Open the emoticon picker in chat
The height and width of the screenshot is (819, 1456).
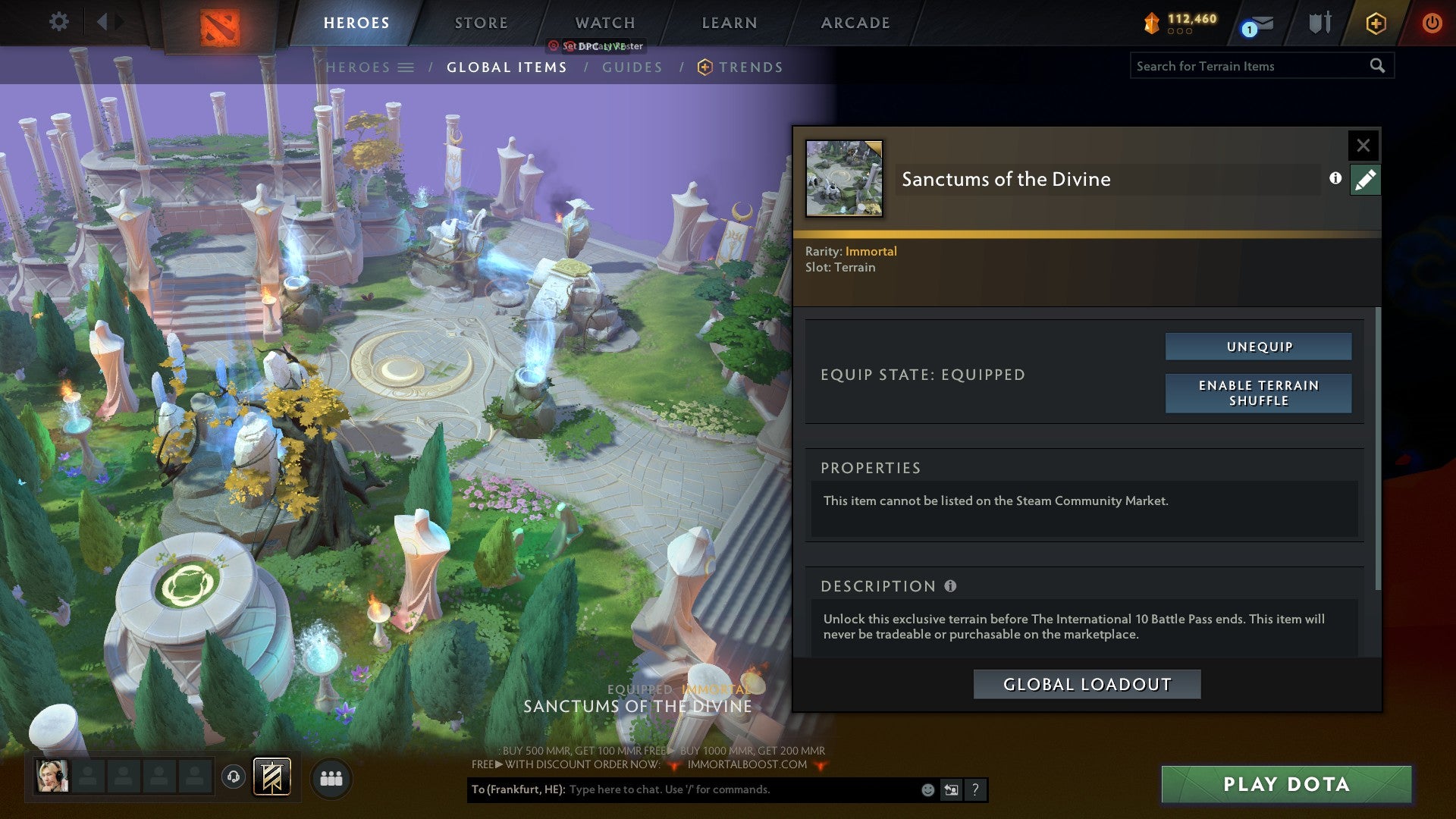coord(927,789)
